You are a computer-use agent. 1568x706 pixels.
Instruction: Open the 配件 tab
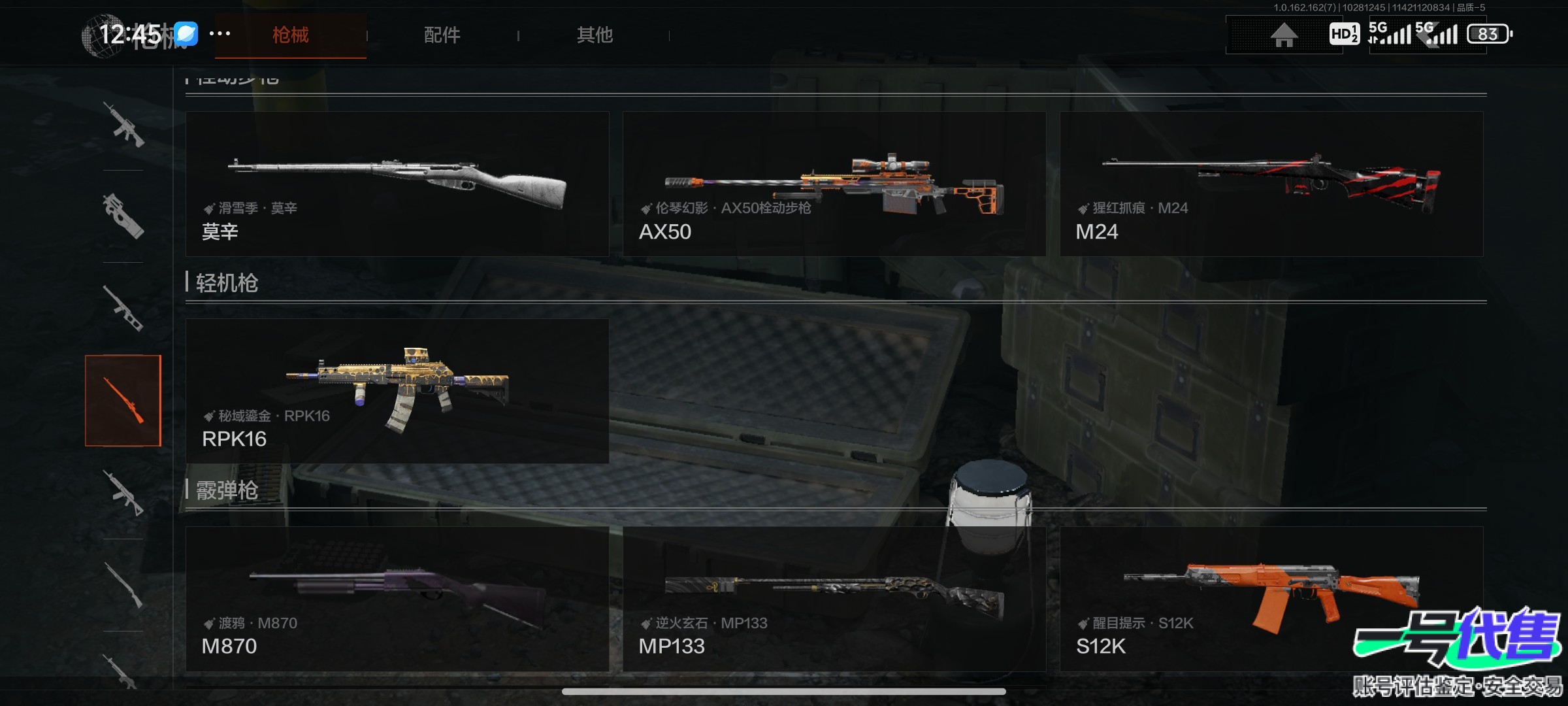click(x=442, y=35)
